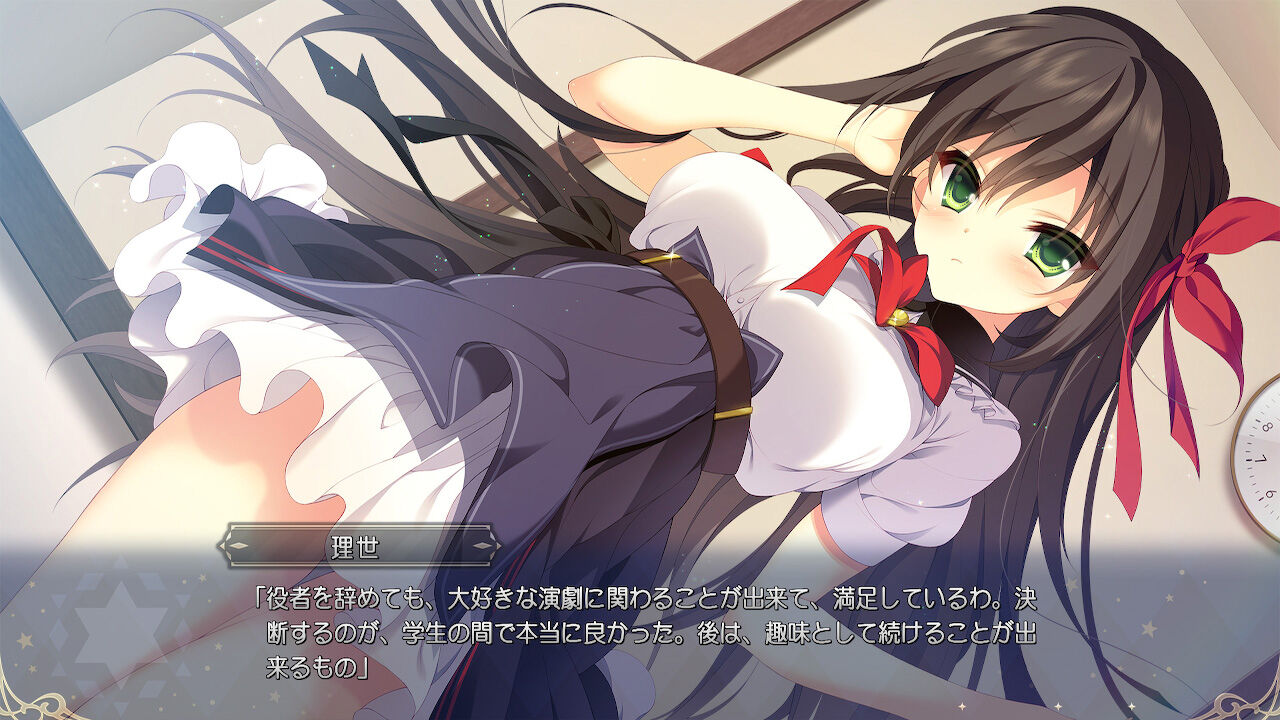Viewport: 1280px width, 720px height.
Task: Click the diamond marker right of the name plate
Action: click(483, 545)
